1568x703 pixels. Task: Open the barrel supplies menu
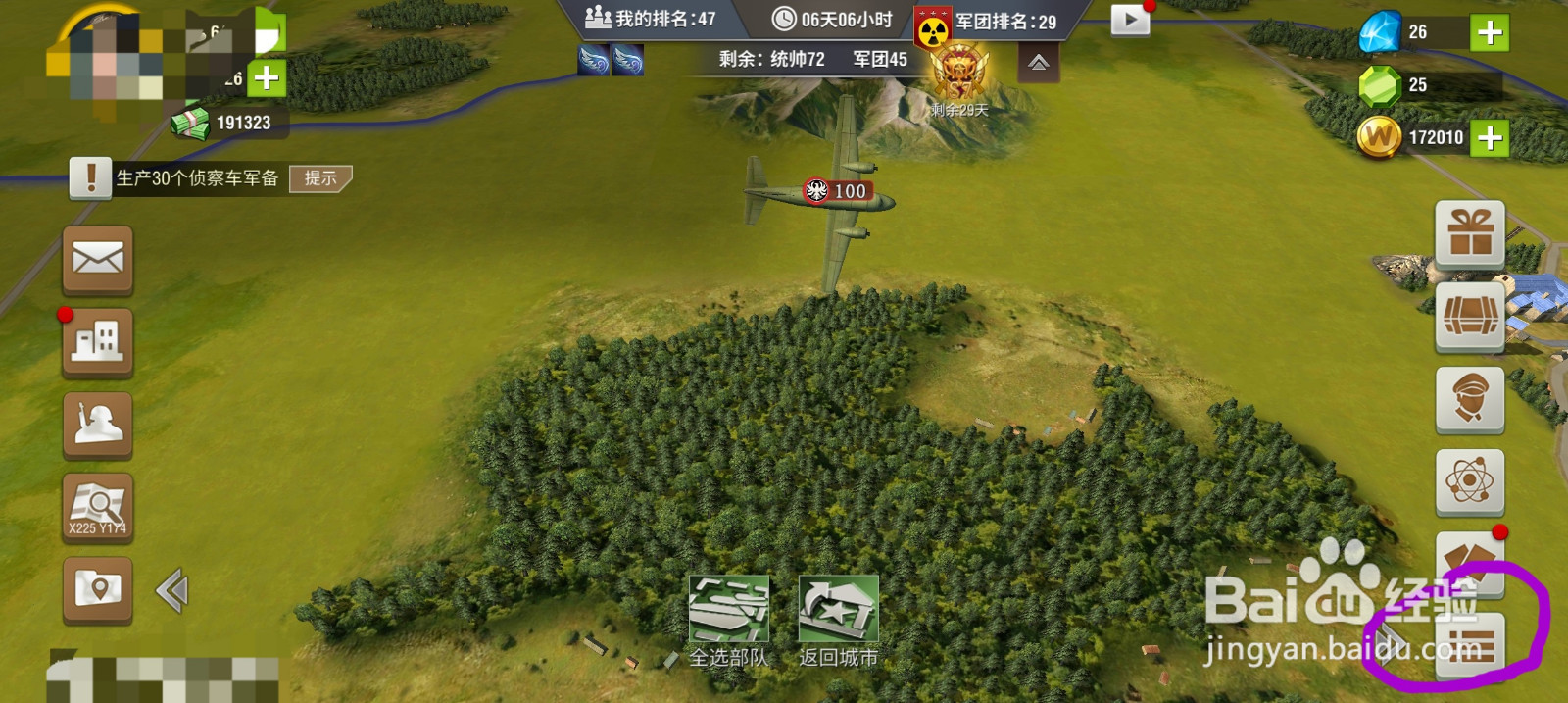click(1470, 317)
